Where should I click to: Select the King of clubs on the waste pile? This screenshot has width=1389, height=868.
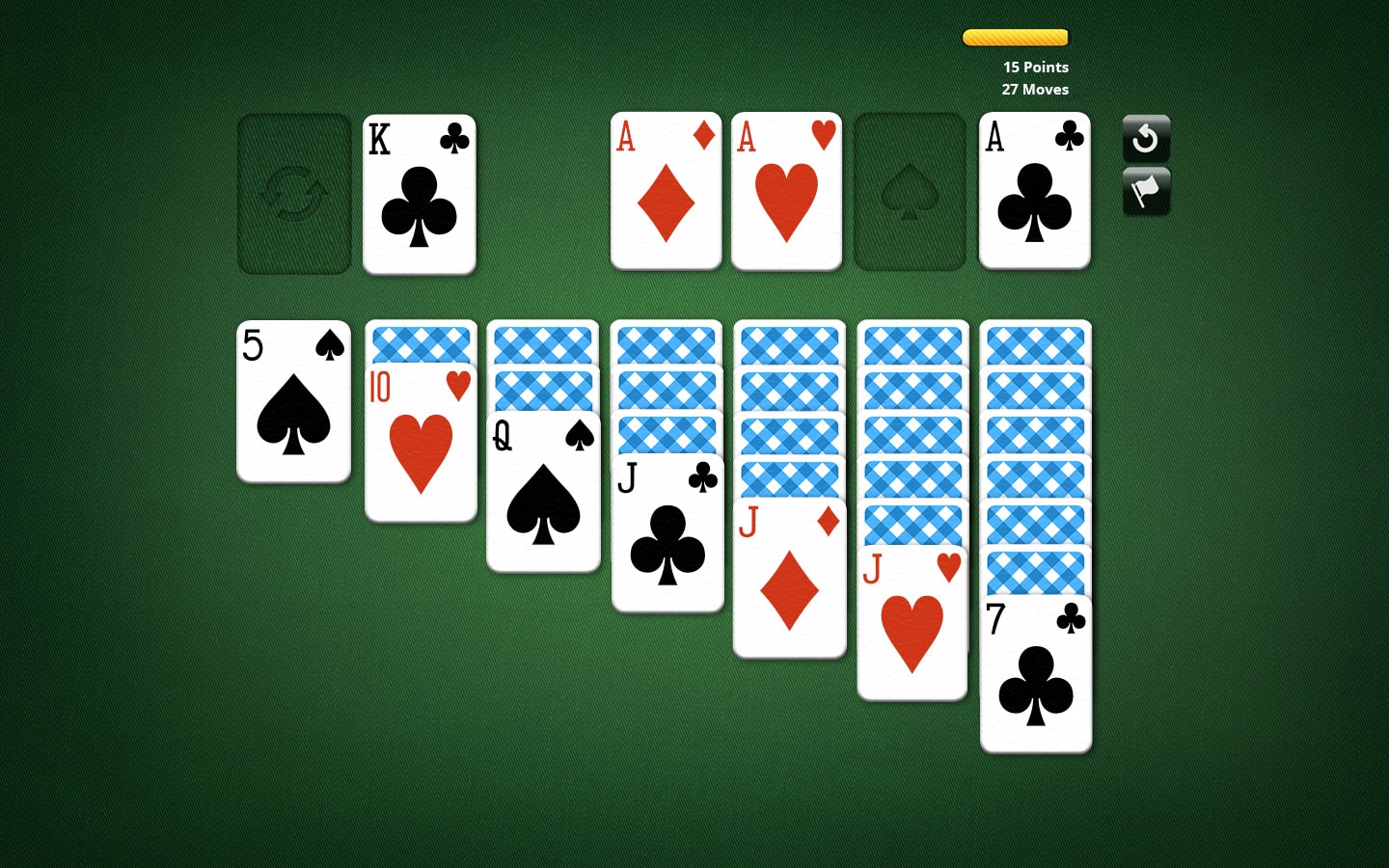(x=419, y=193)
